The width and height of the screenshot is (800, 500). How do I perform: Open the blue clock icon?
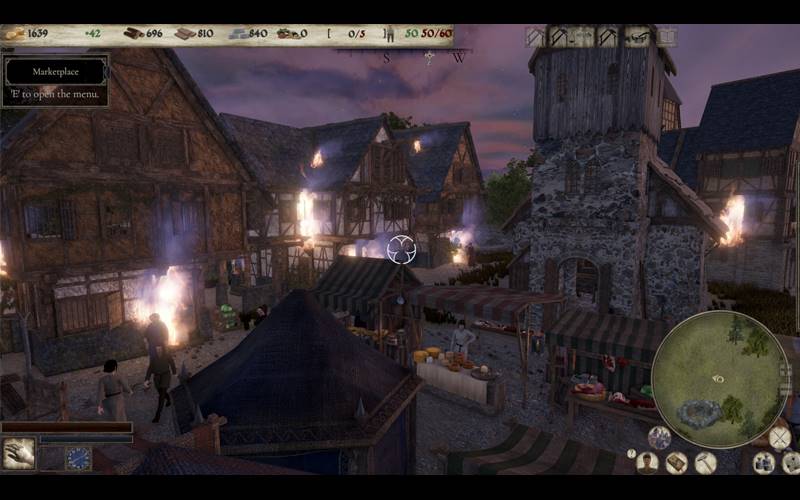78,458
